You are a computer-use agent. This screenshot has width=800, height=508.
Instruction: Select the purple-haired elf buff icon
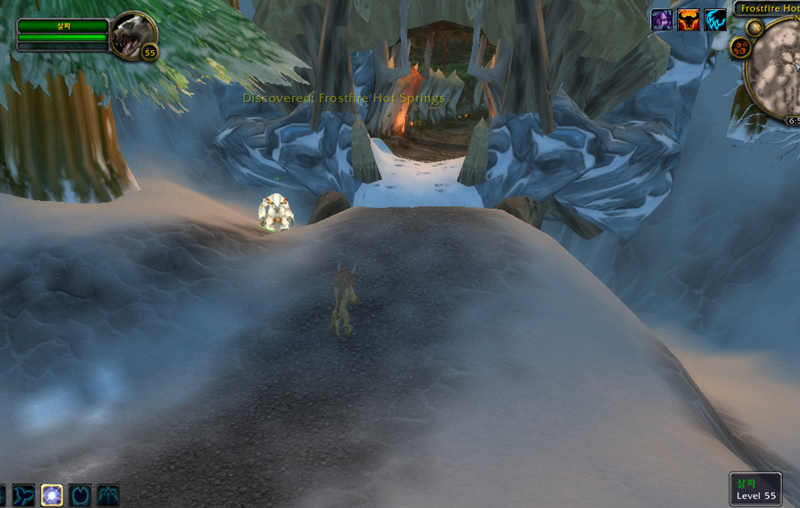pyautogui.click(x=662, y=20)
